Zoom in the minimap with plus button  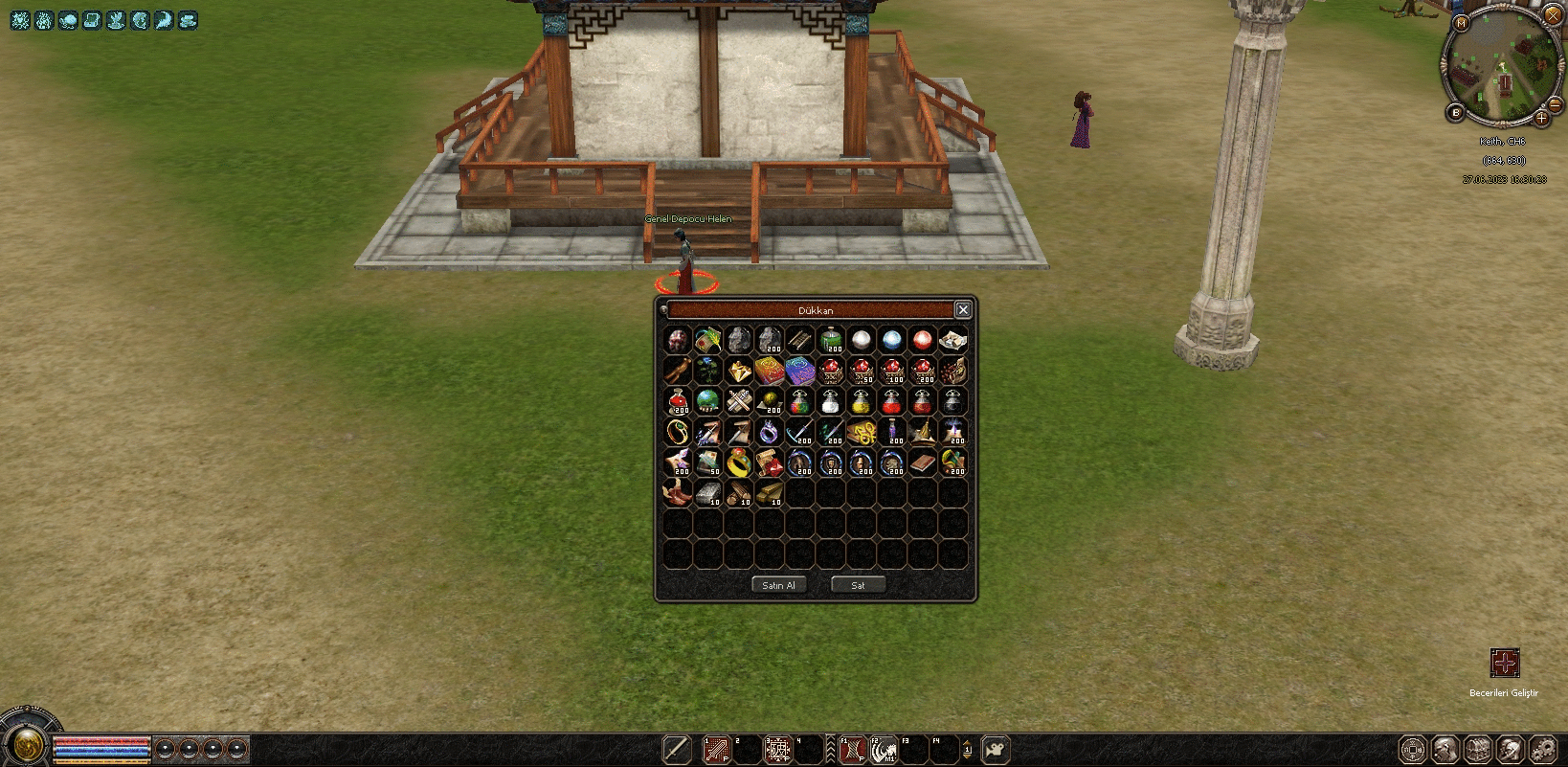click(x=1541, y=119)
